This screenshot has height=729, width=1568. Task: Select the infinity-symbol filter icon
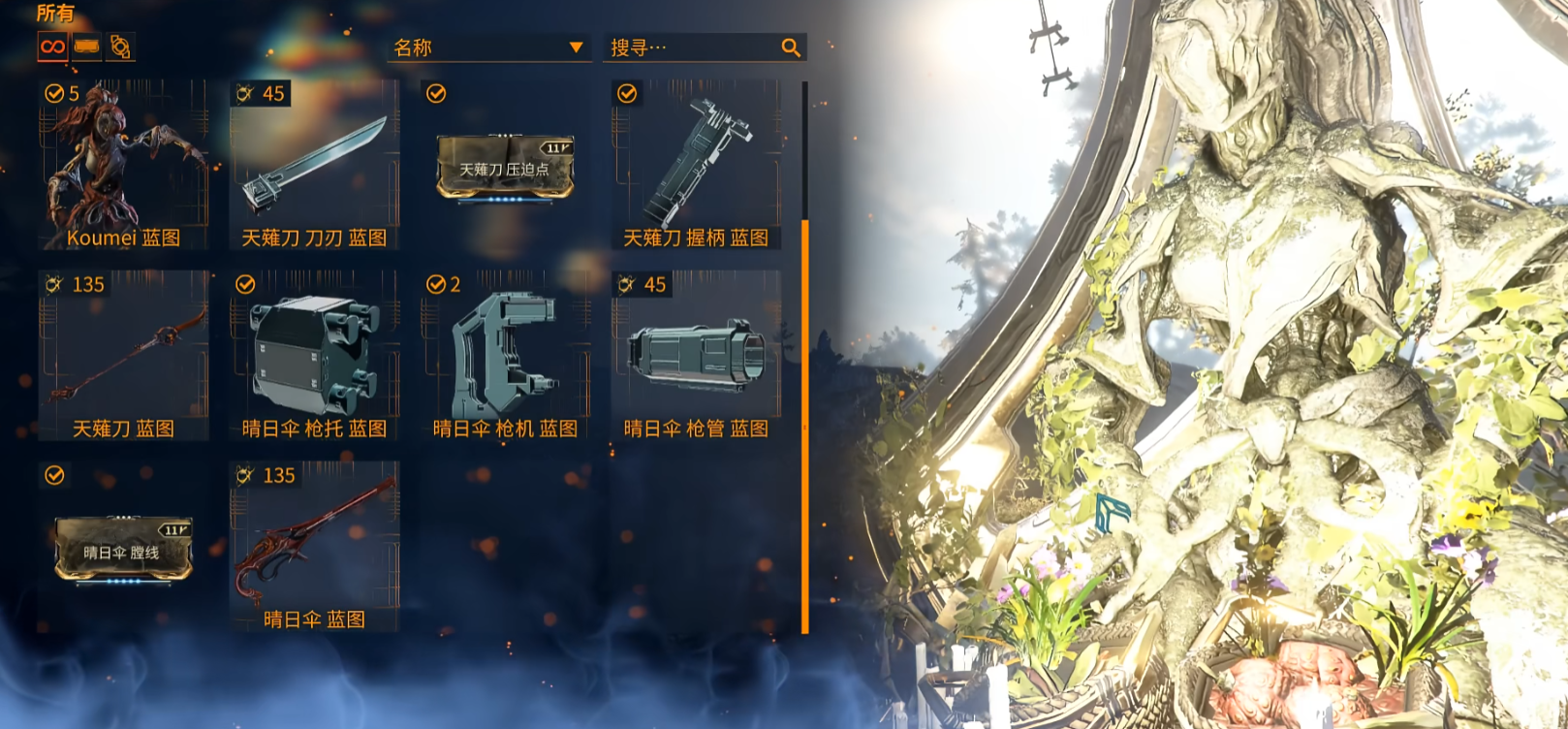pyautogui.click(x=51, y=46)
